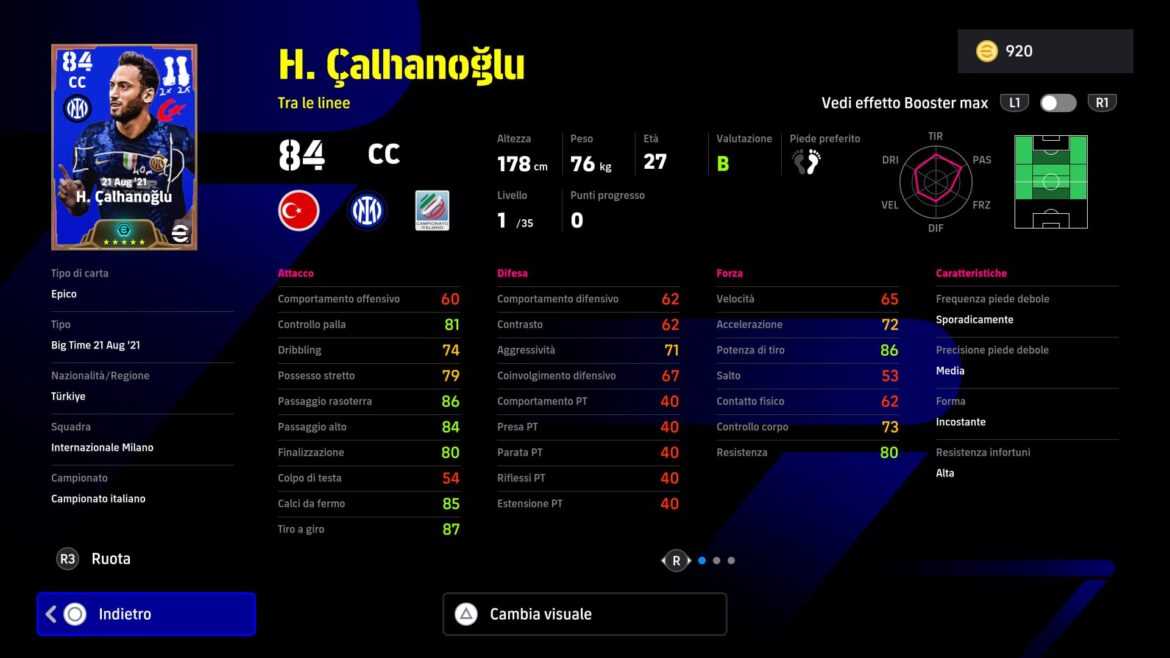This screenshot has width=1170, height=658.
Task: Open the 920 coin balance panel
Action: coord(1044,51)
